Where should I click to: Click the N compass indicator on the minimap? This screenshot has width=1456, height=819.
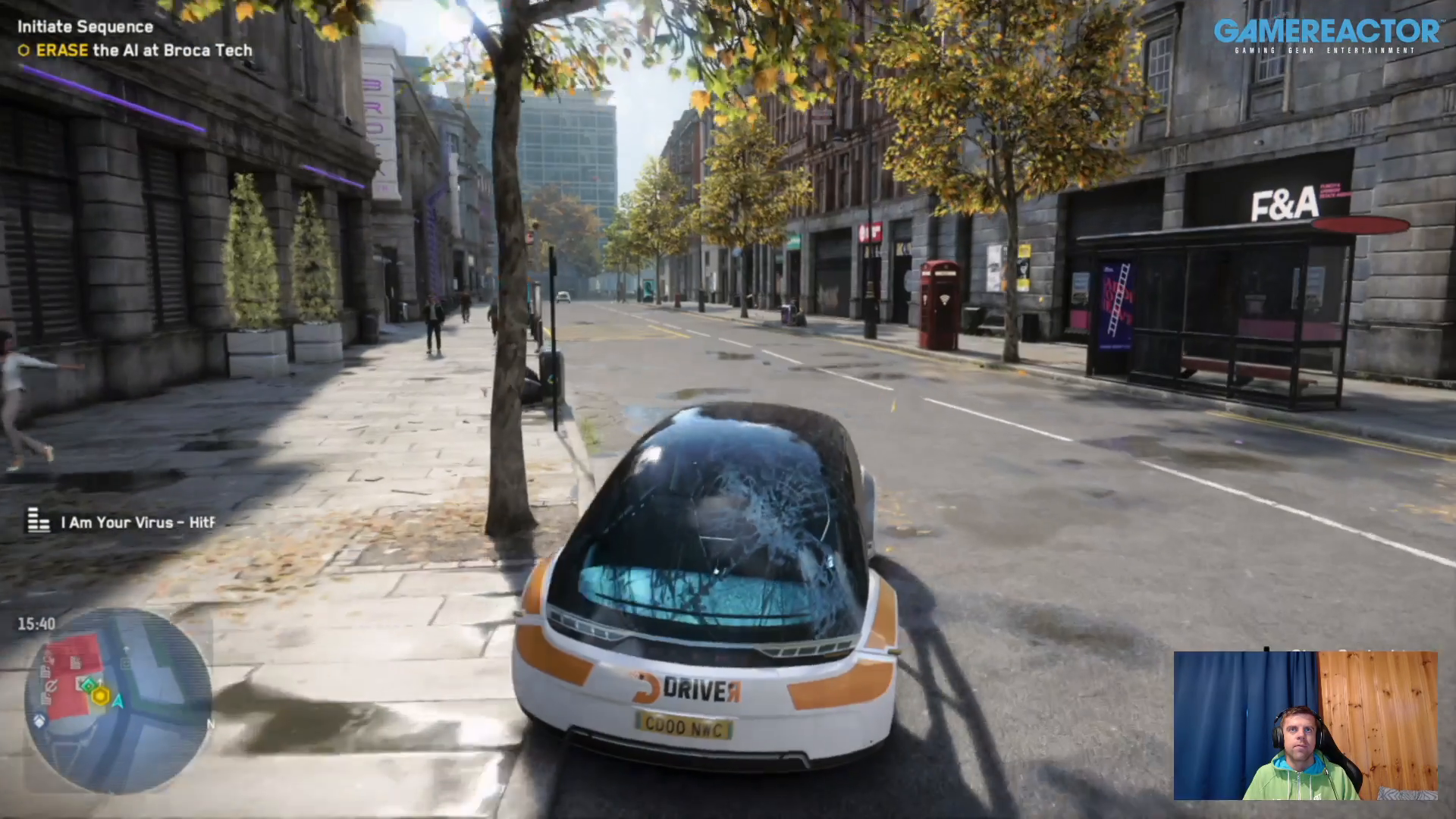coord(212,724)
